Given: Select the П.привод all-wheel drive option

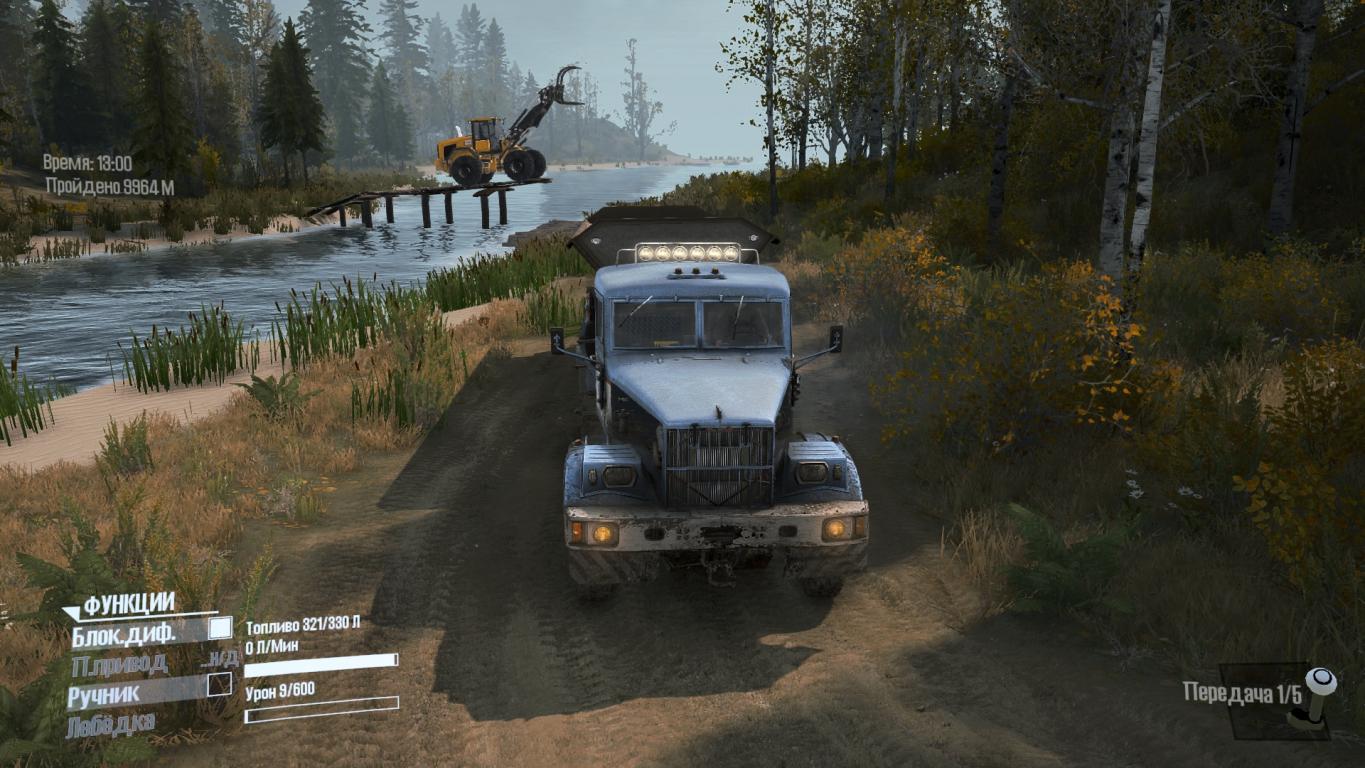Looking at the screenshot, I should pyautogui.click(x=119, y=663).
